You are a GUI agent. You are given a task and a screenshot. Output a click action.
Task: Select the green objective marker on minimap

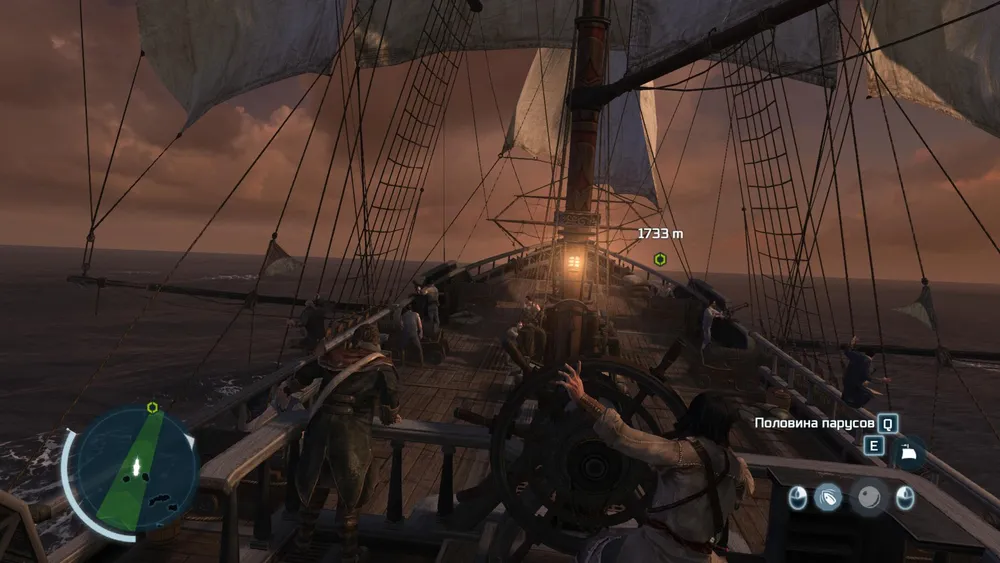click(x=152, y=407)
